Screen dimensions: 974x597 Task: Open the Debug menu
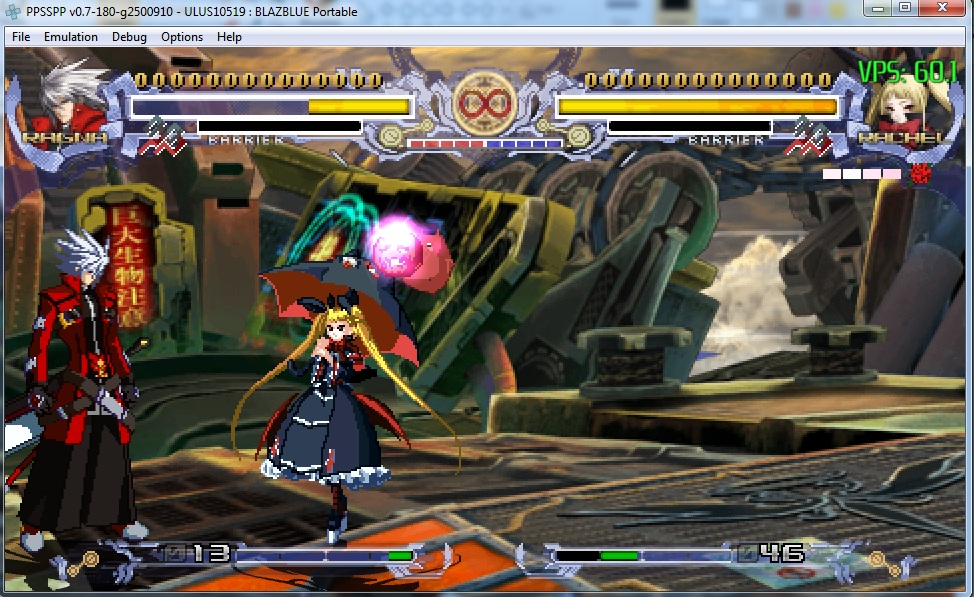coord(129,37)
